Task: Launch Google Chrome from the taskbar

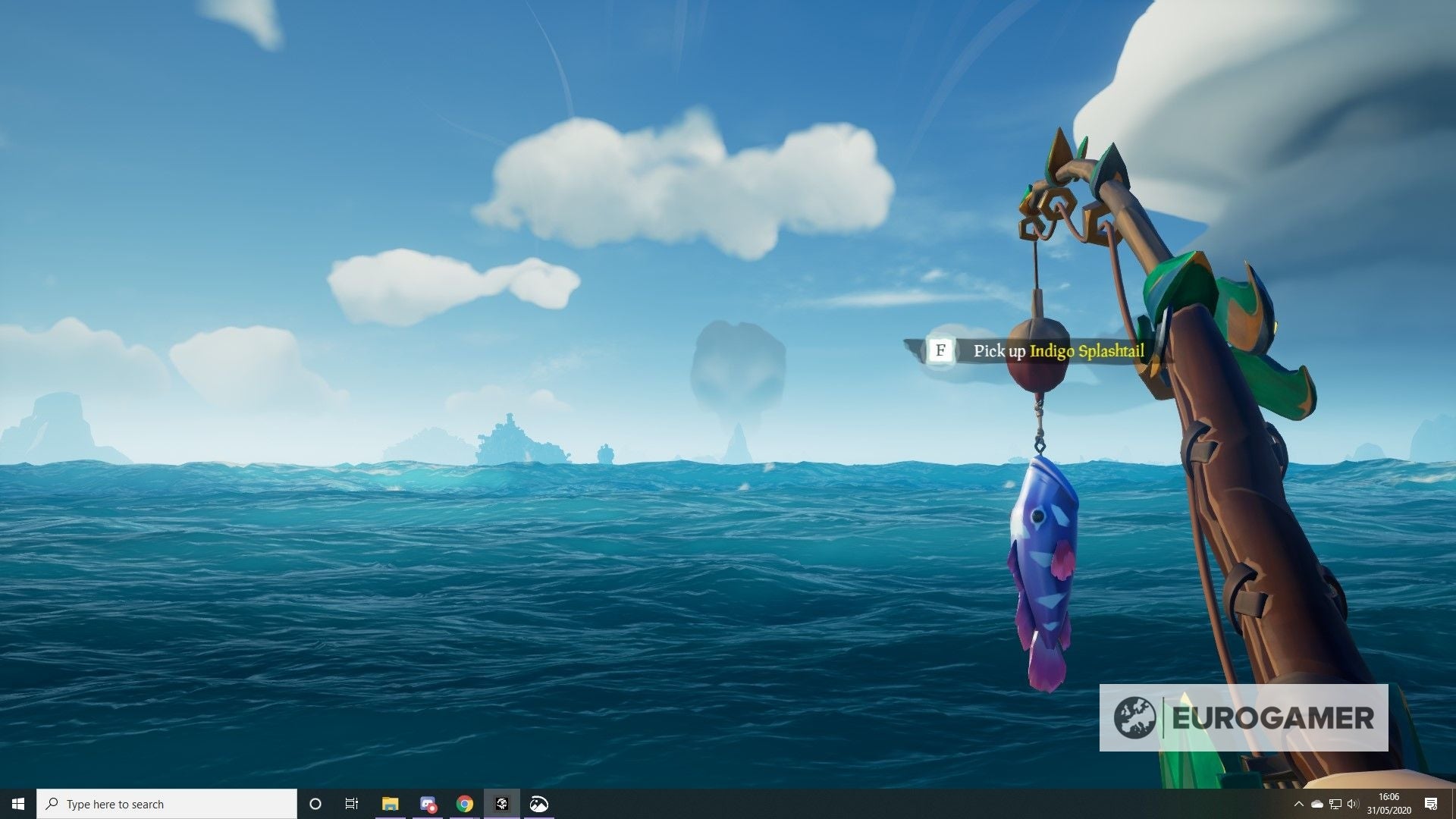Action: tap(465, 804)
